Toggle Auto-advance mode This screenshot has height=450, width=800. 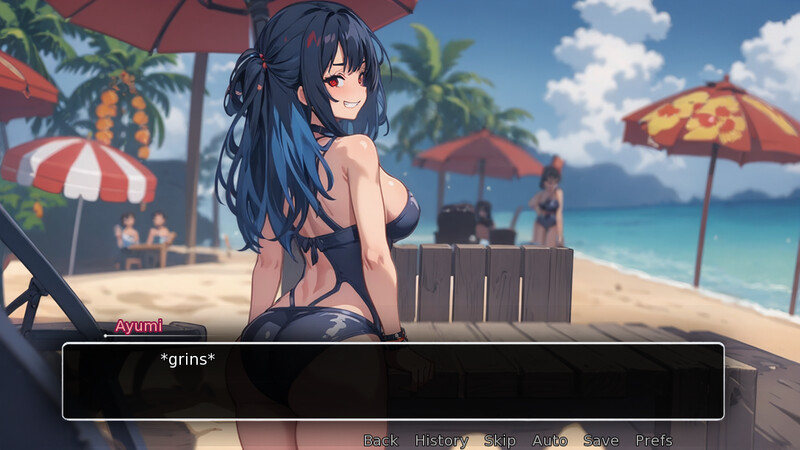[549, 440]
